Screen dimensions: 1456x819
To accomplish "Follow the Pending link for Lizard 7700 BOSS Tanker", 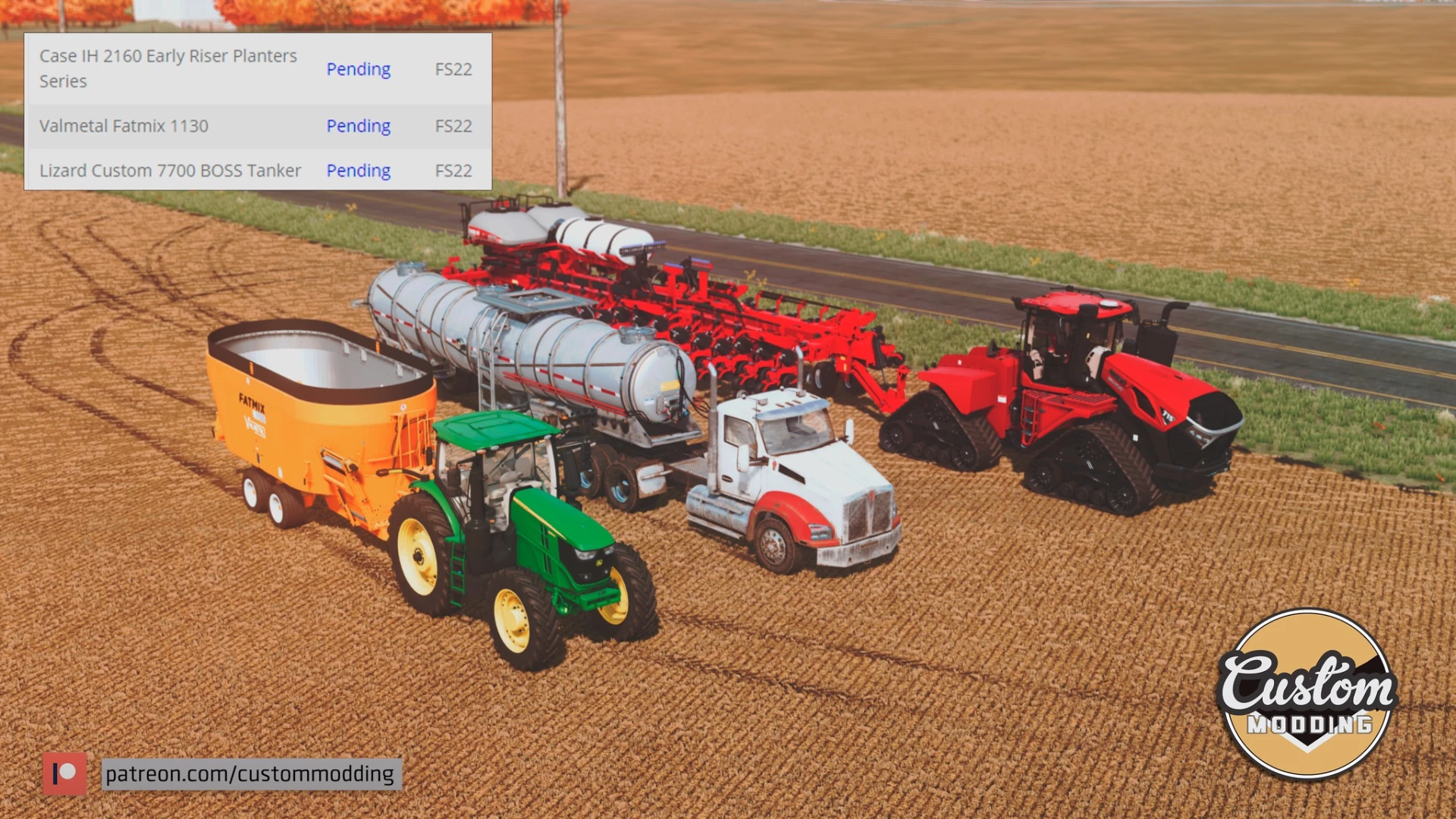I will pyautogui.click(x=358, y=171).
